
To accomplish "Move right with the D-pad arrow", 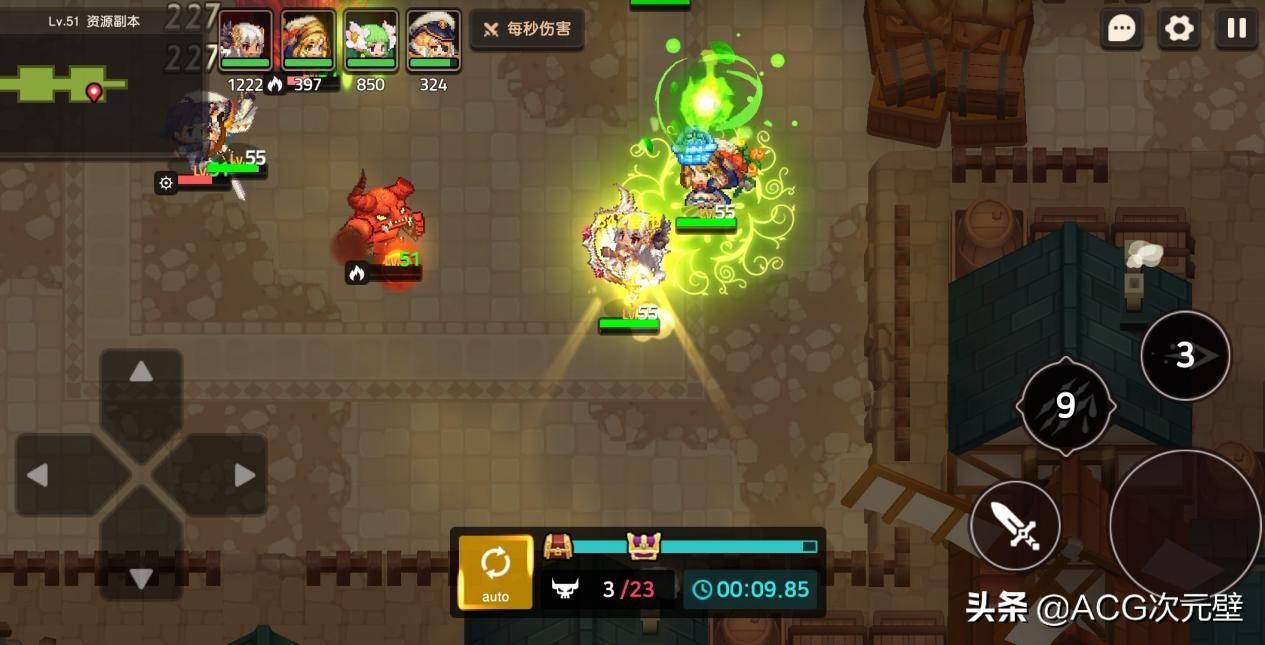I will 244,475.
